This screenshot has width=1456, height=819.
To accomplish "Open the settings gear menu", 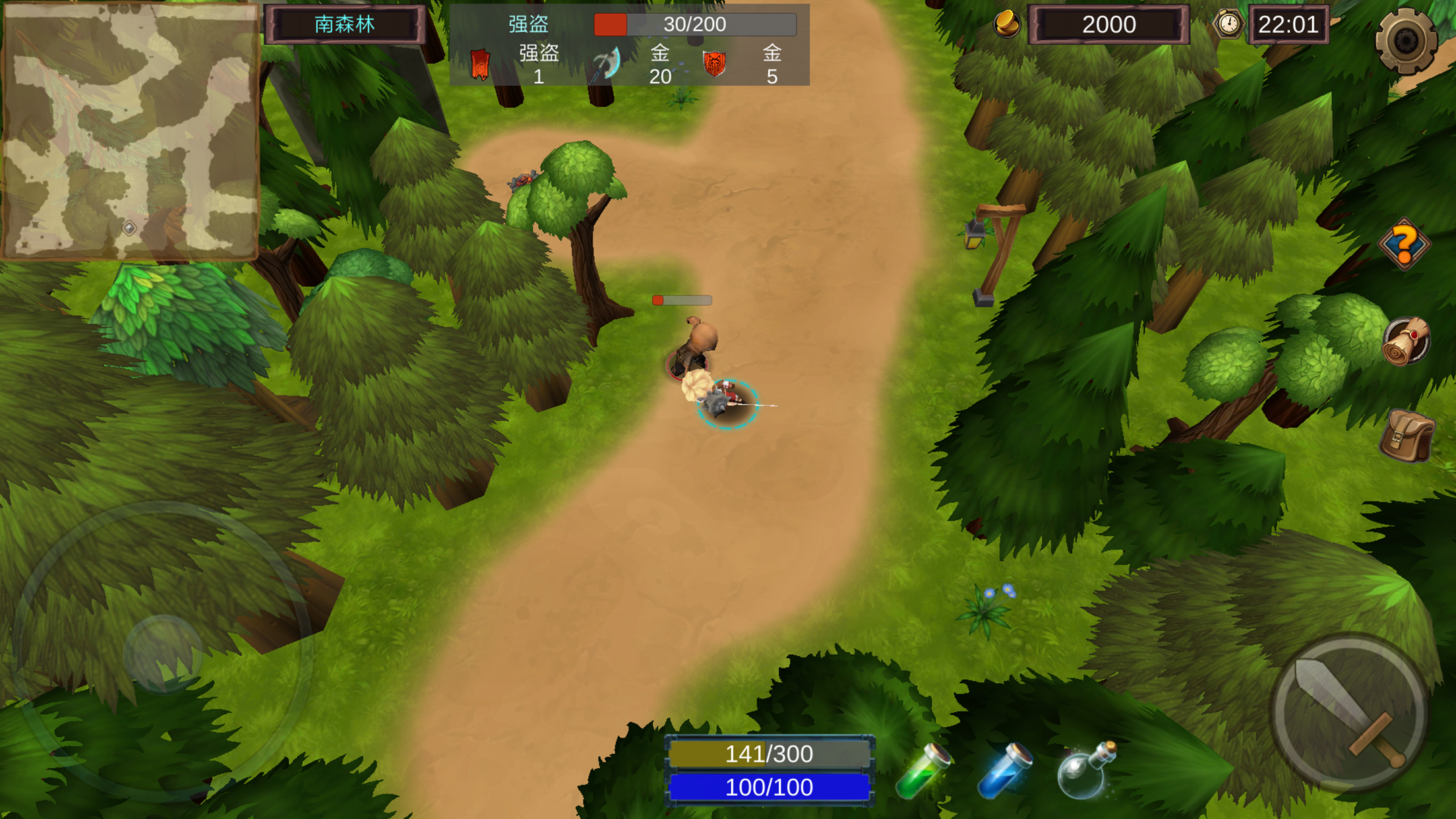I will coord(1405,41).
